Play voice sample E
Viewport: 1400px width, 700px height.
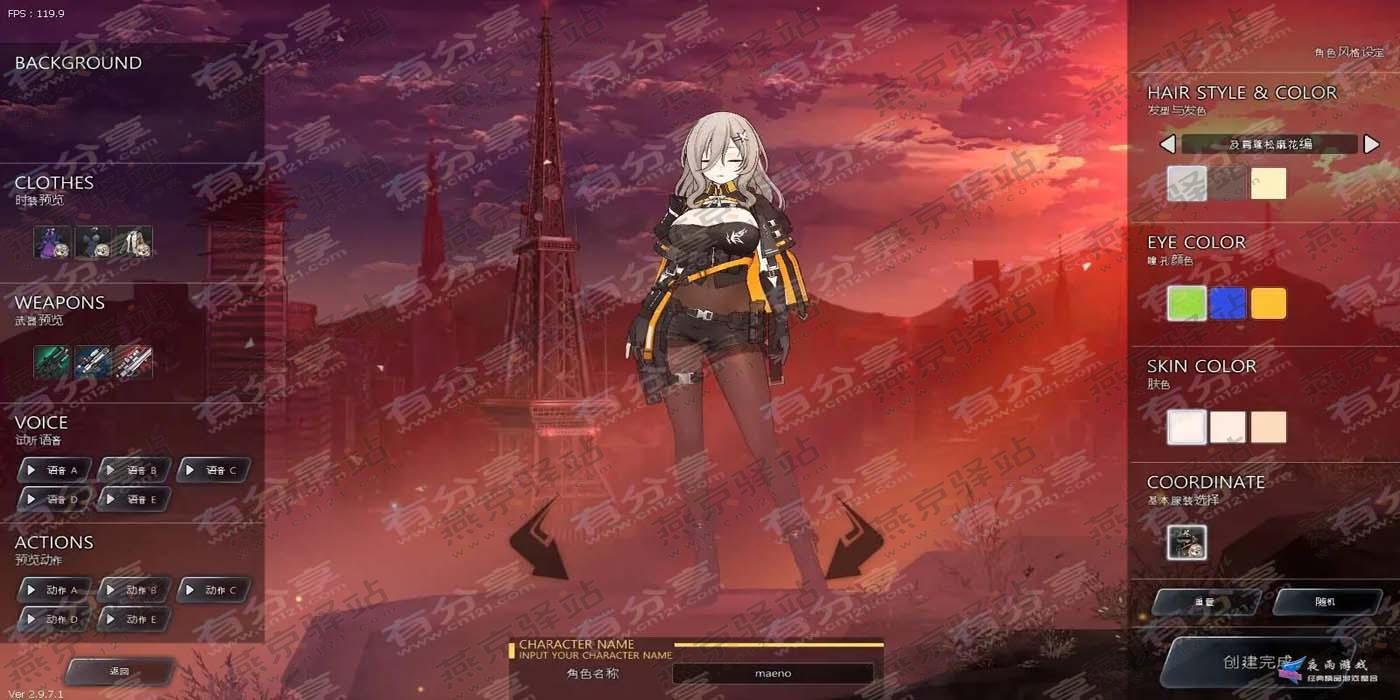134,498
